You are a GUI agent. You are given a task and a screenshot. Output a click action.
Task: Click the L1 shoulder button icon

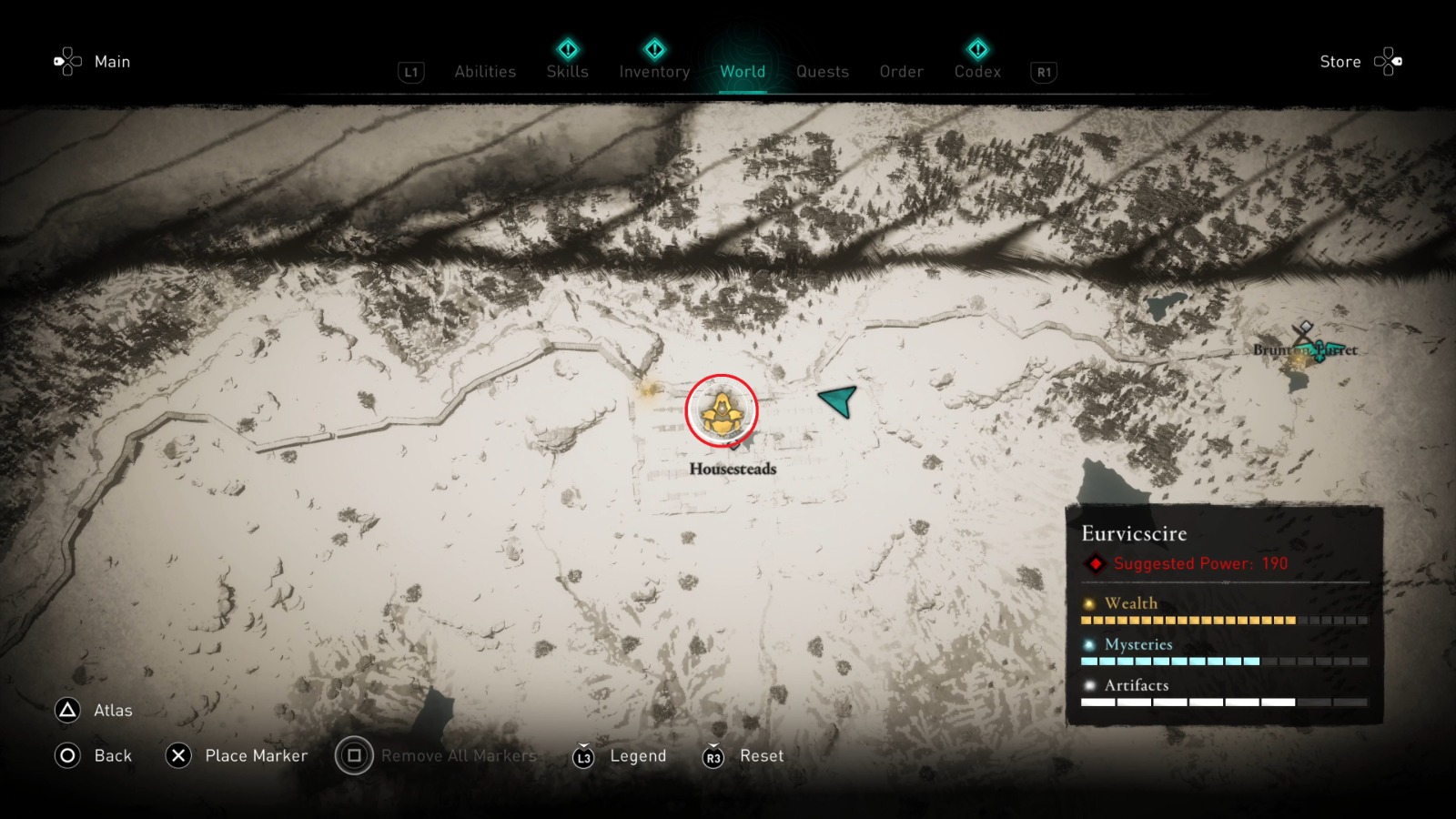pyautogui.click(x=410, y=72)
